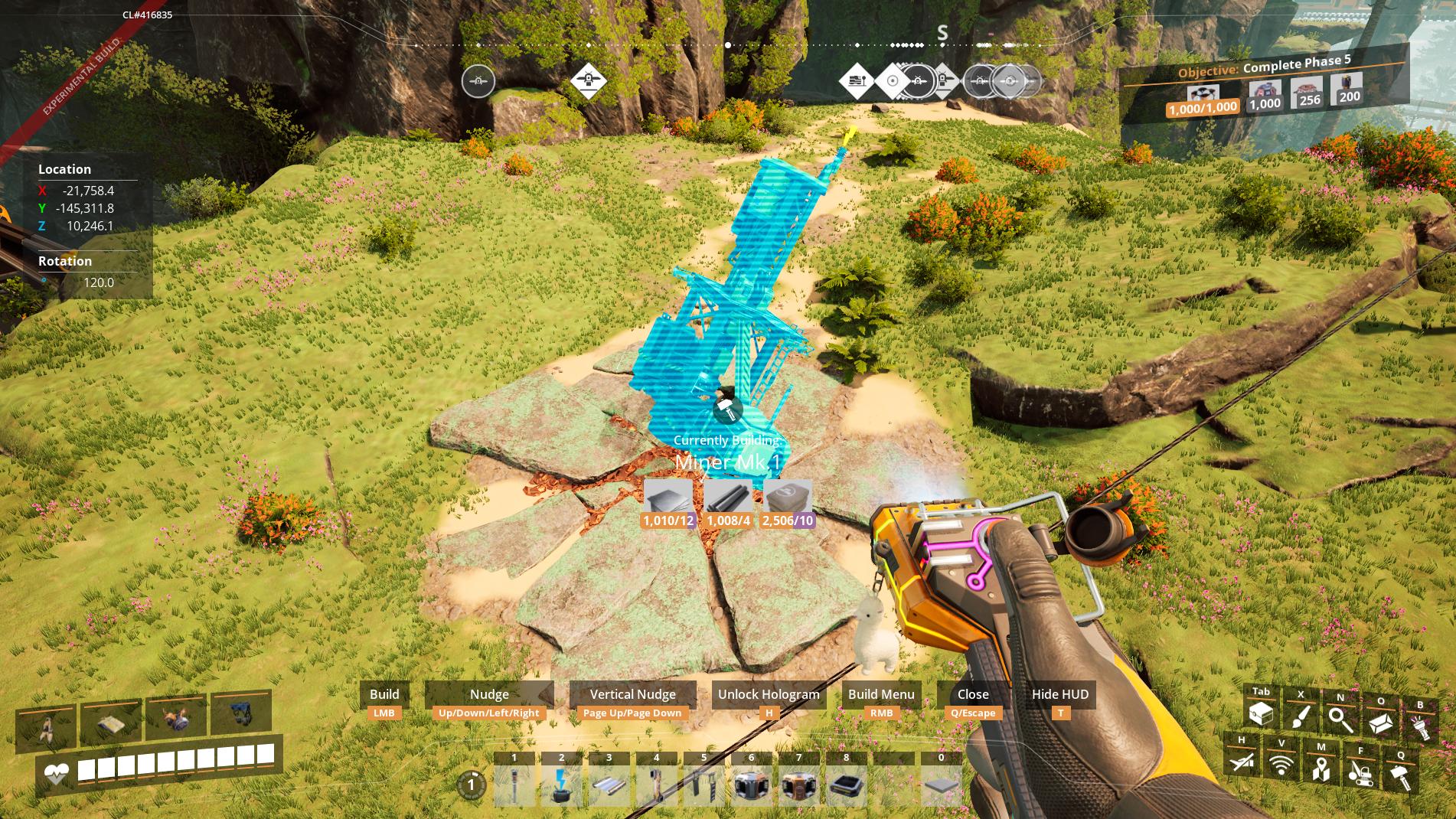Open the envelope inbox icon
This screenshot has width=1456, height=819.
[1381, 722]
